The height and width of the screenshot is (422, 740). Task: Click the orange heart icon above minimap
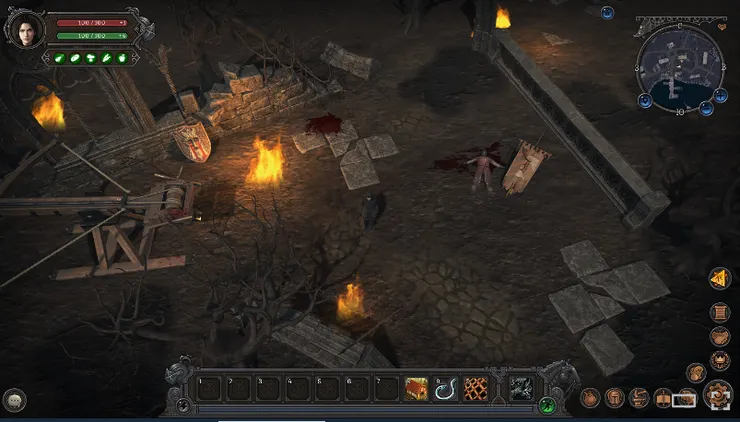(720, 27)
